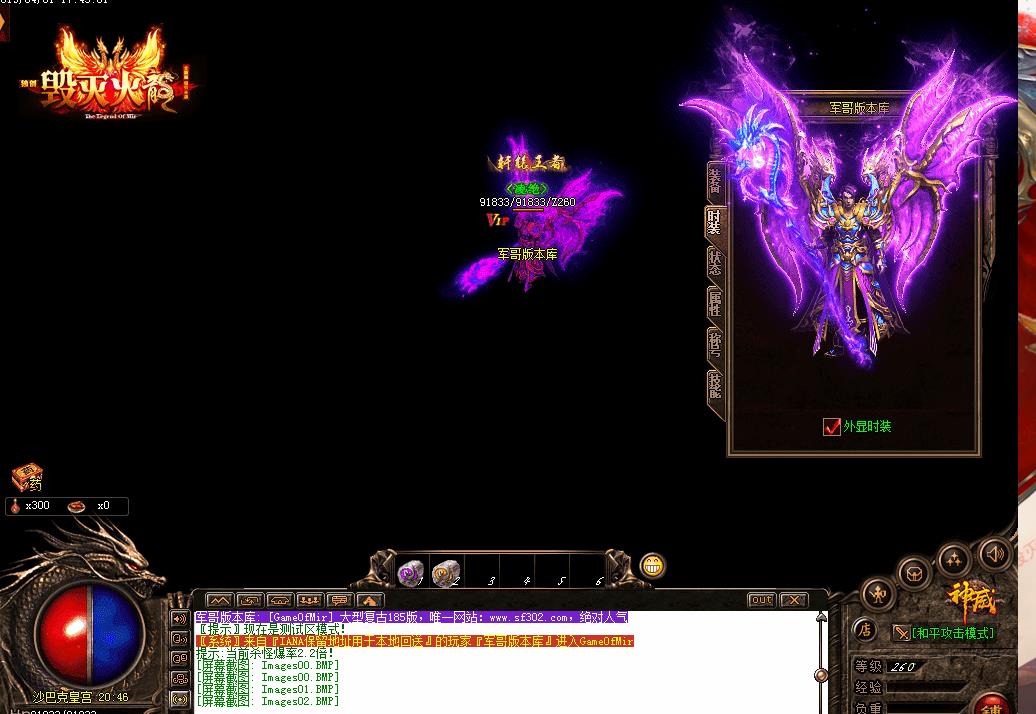The image size is (1036, 714).
Task: Open the three-stars skills round button
Action: 955,559
